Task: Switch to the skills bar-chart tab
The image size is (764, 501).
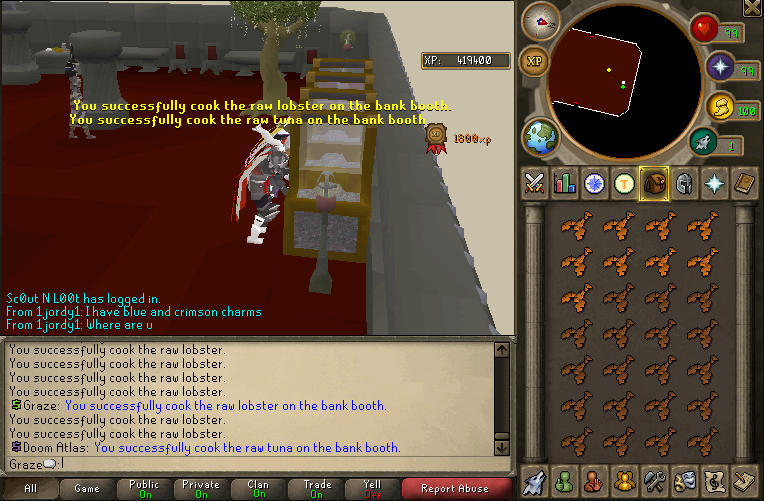Action: (564, 183)
